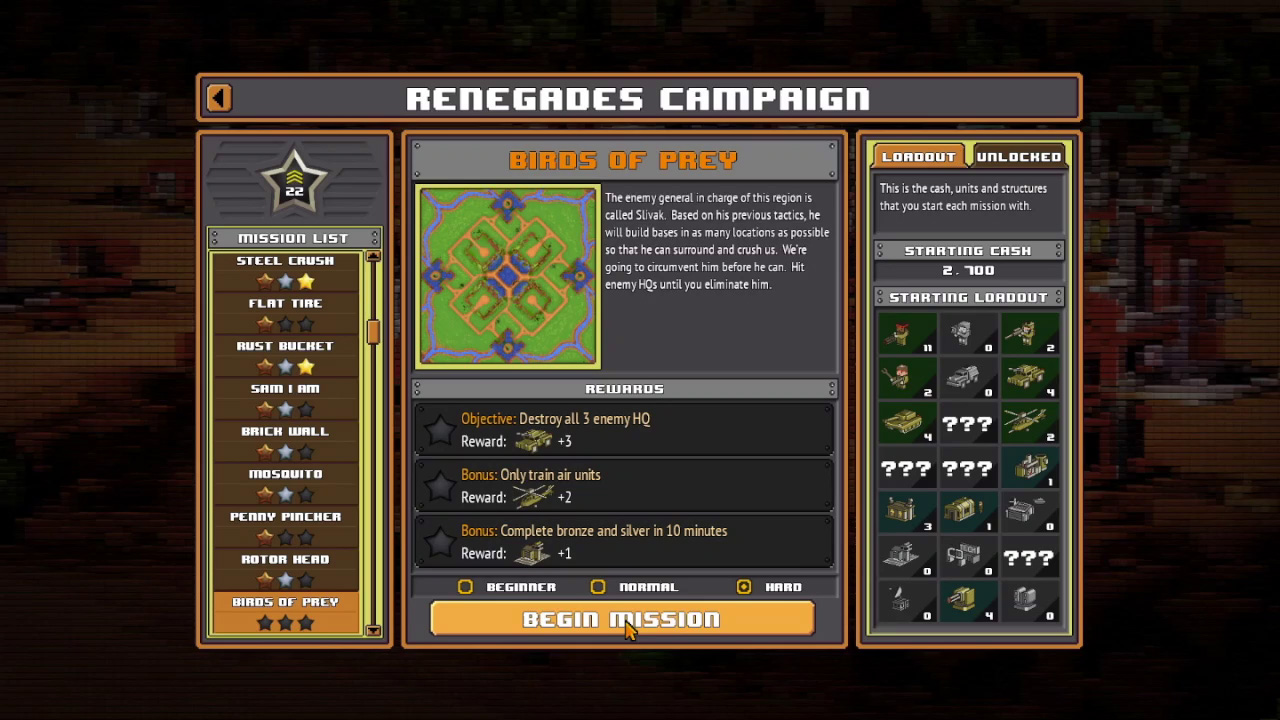The height and width of the screenshot is (720, 1280).
Task: Pick the Rust Bucket mission
Action: [285, 356]
